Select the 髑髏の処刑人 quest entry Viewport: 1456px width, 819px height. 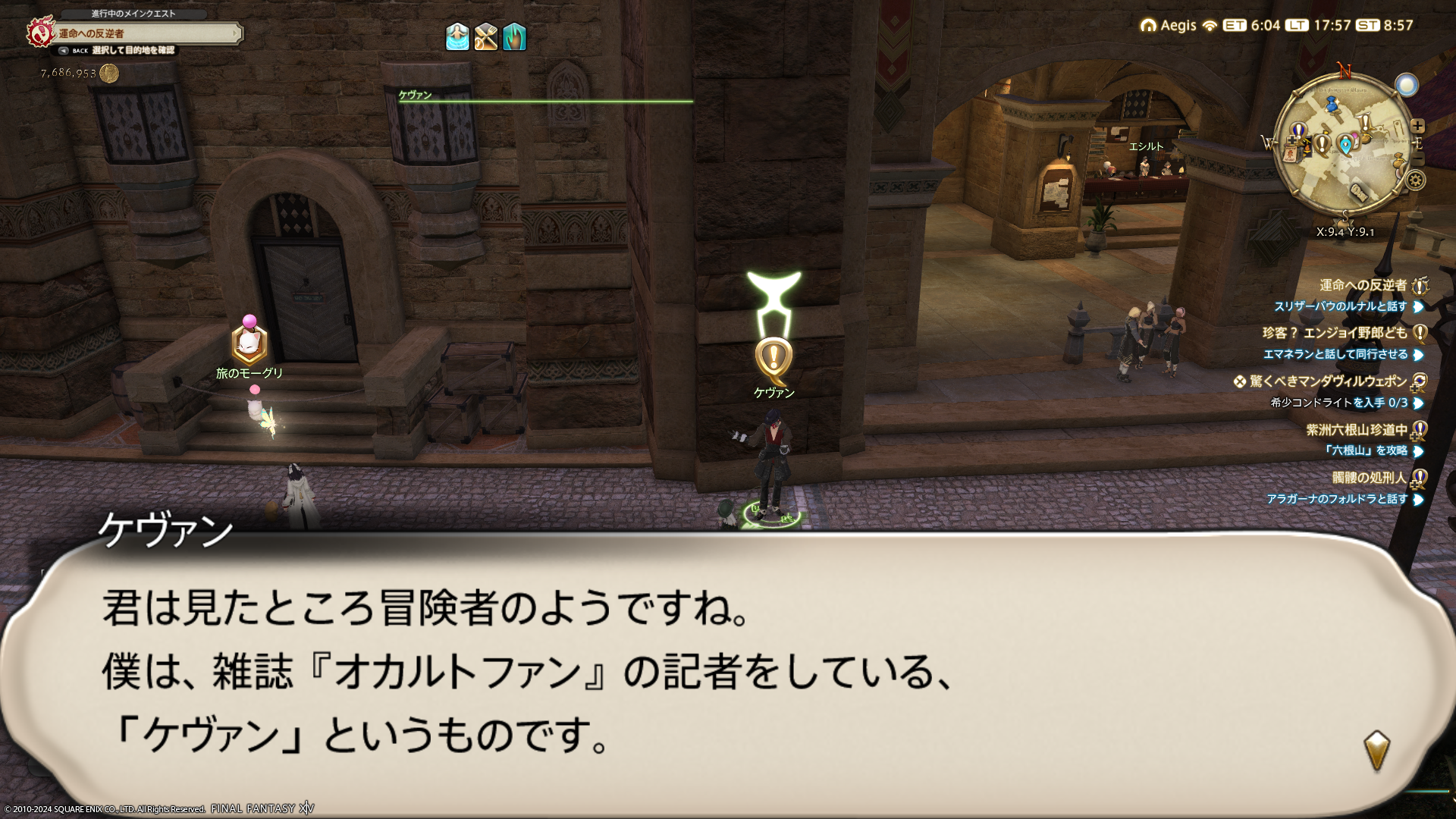[x=1369, y=478]
